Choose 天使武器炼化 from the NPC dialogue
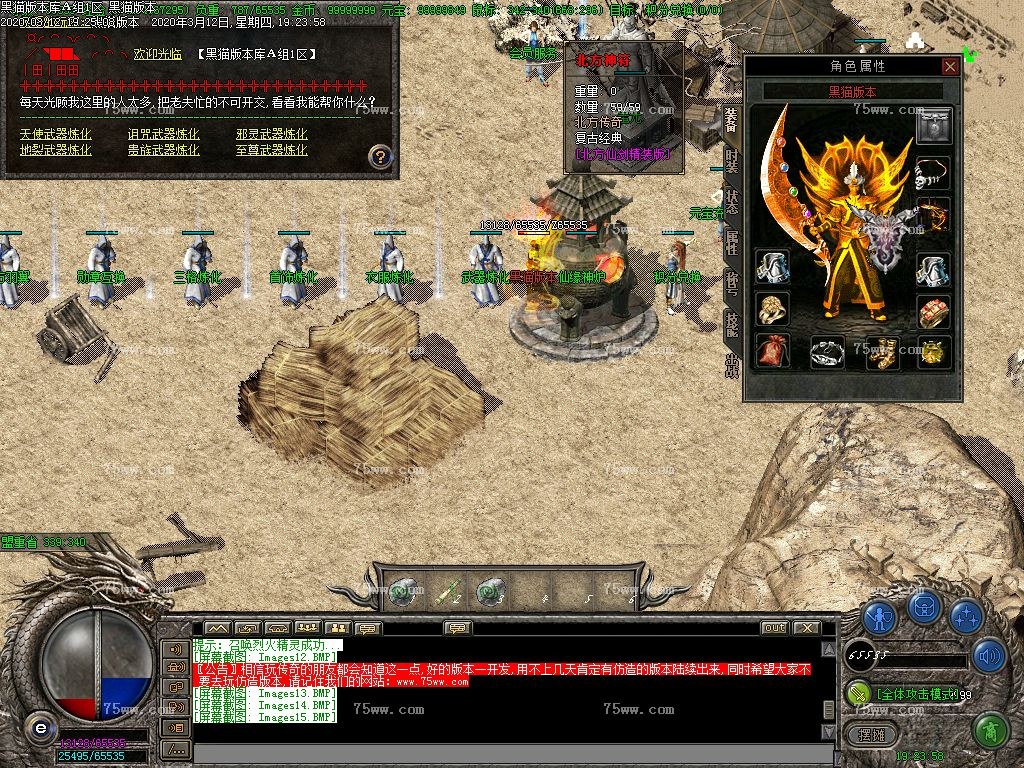This screenshot has height=768, width=1024. (x=55, y=134)
